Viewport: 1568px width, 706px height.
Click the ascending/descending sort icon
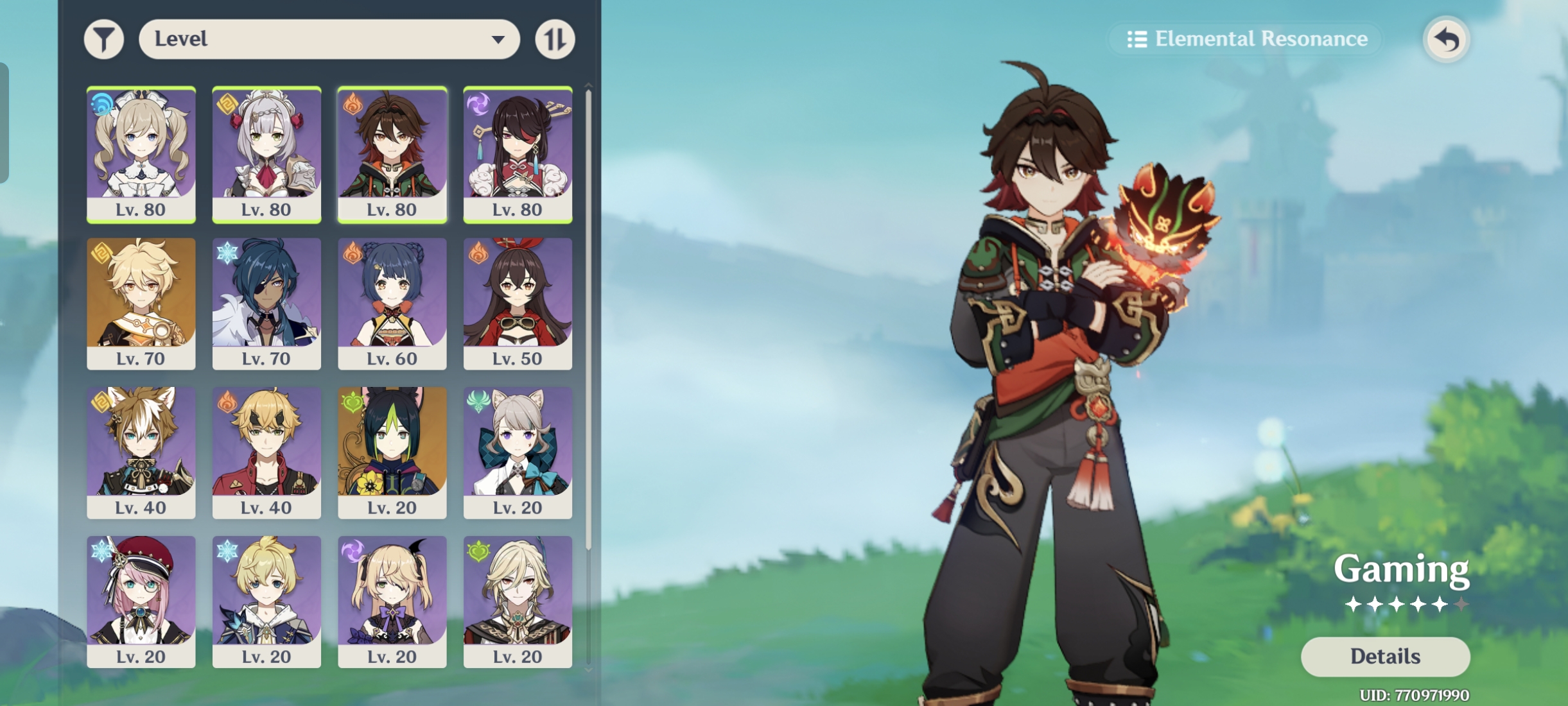(555, 39)
